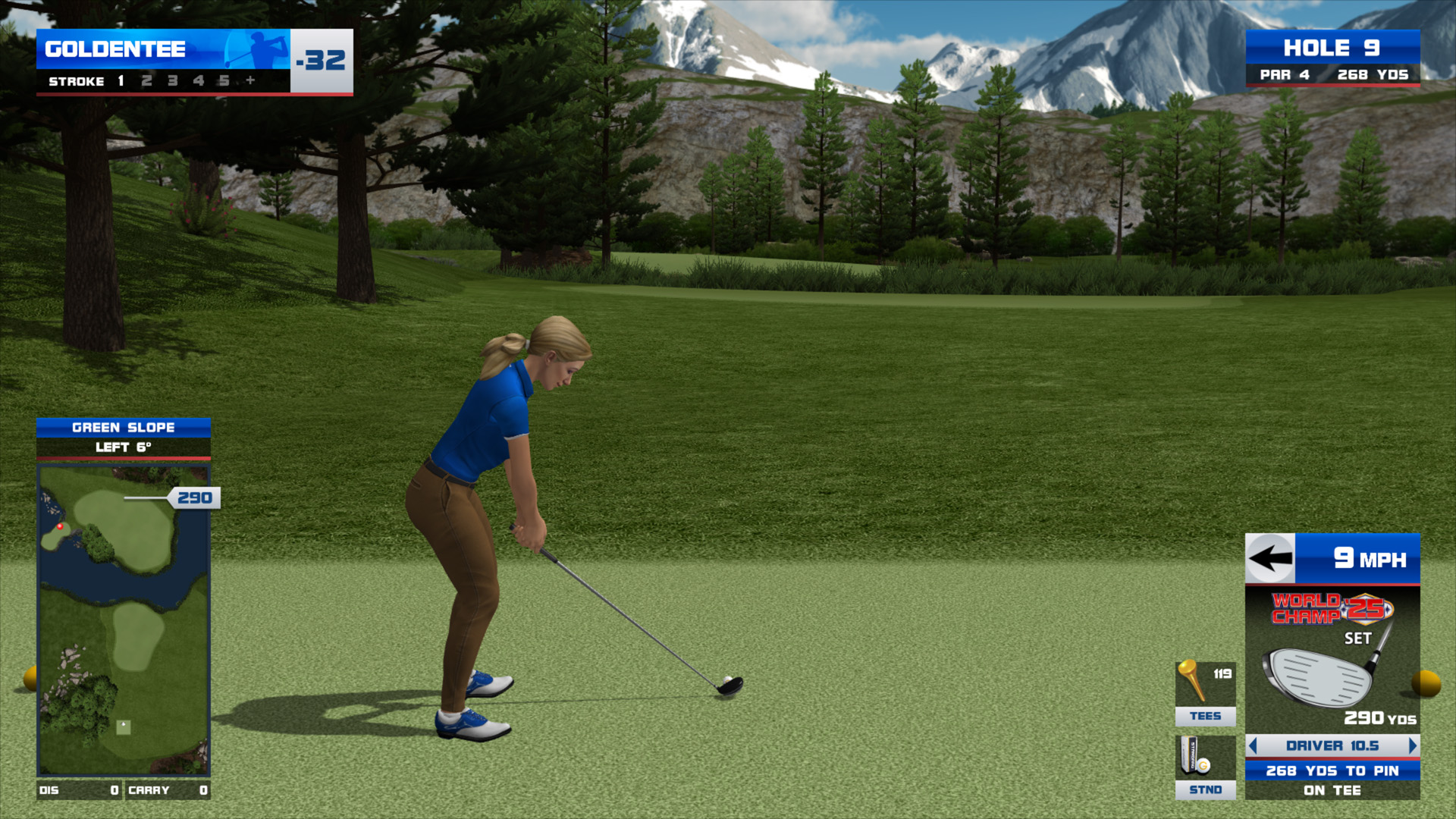The height and width of the screenshot is (819, 1456).
Task: Select the previous club with the left arrow
Action: (1253, 745)
